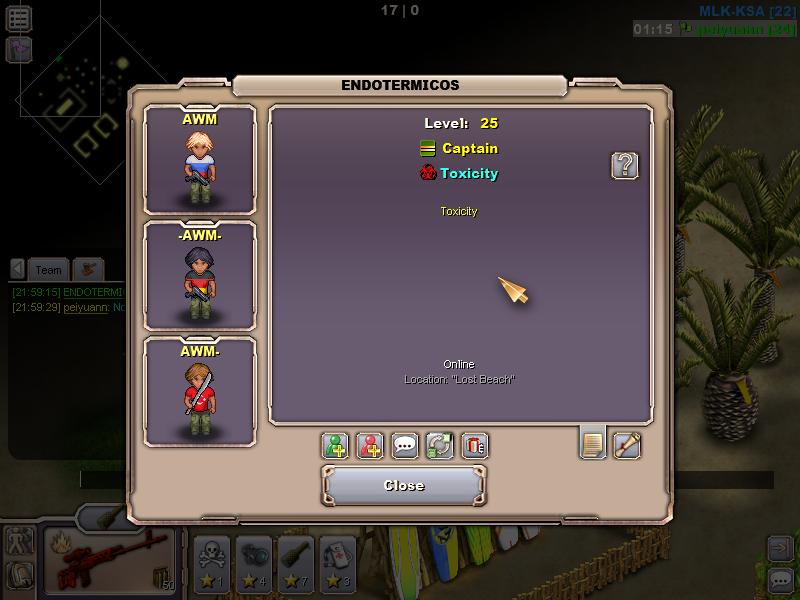Choose the AWM- character in red shirt
This screenshot has height=600, width=800.
pos(200,391)
